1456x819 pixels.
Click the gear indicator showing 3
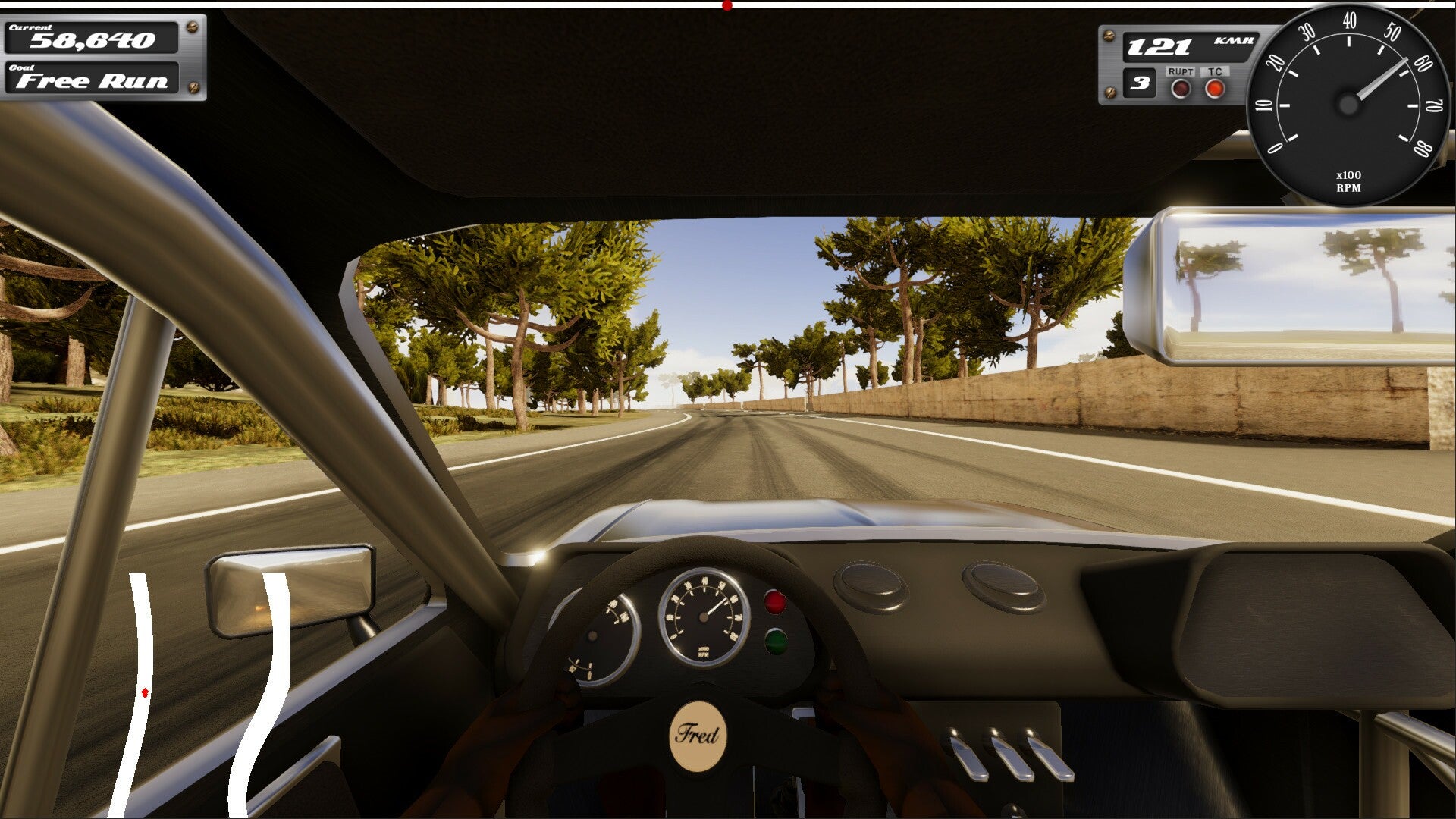pos(1140,86)
